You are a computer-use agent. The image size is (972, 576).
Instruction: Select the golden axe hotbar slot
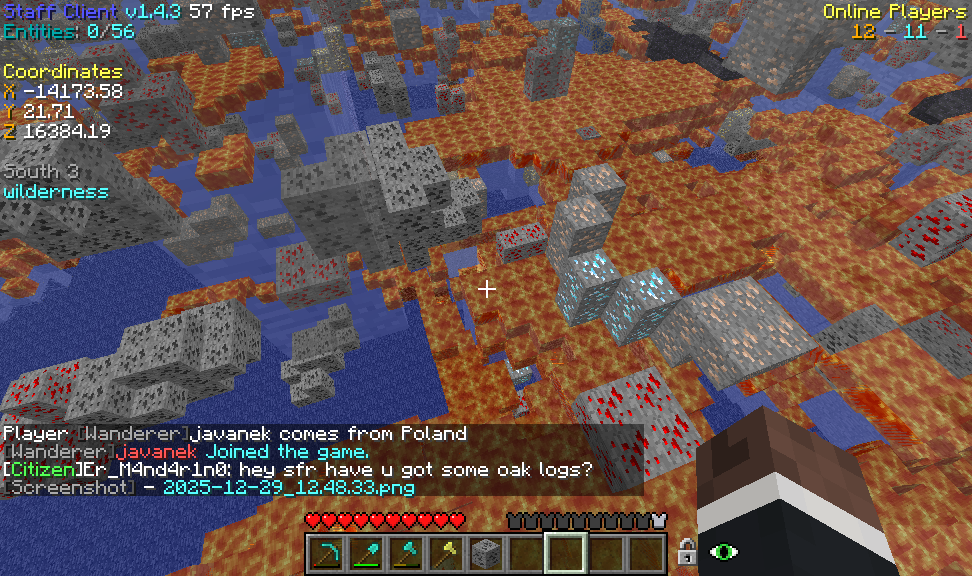coord(443,552)
